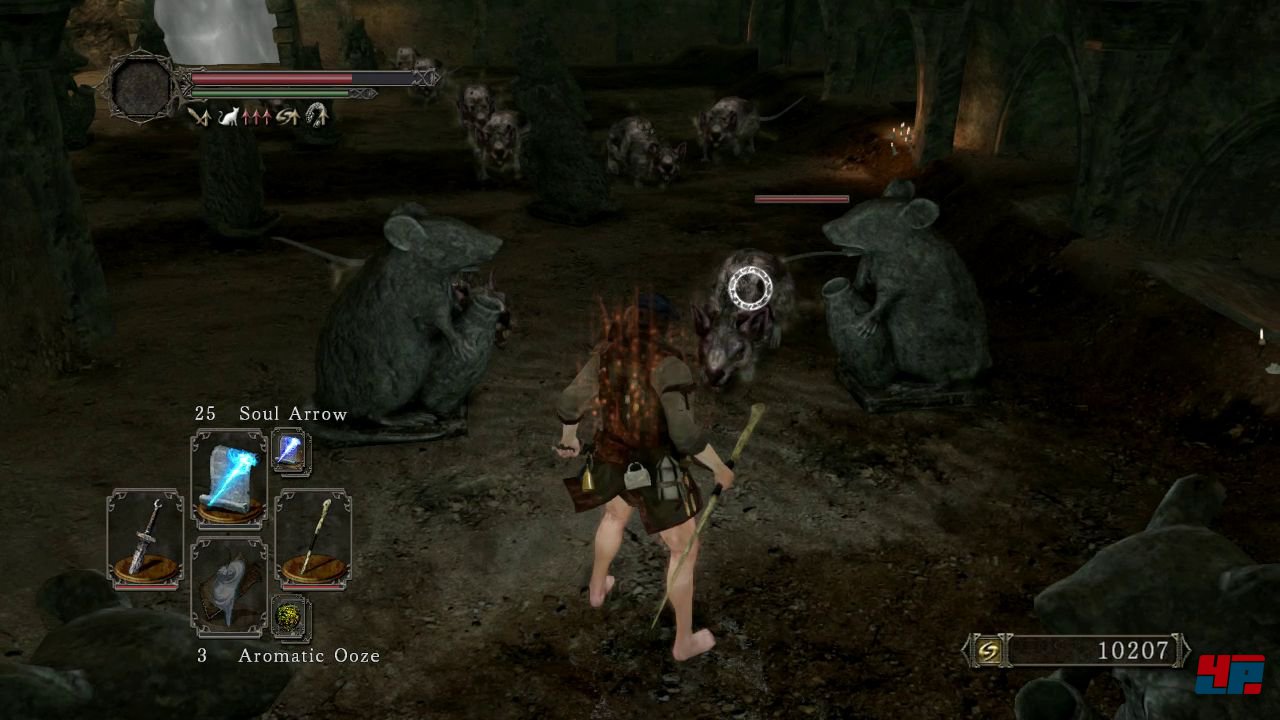Select the Soul Arrow spell slot

229,479
